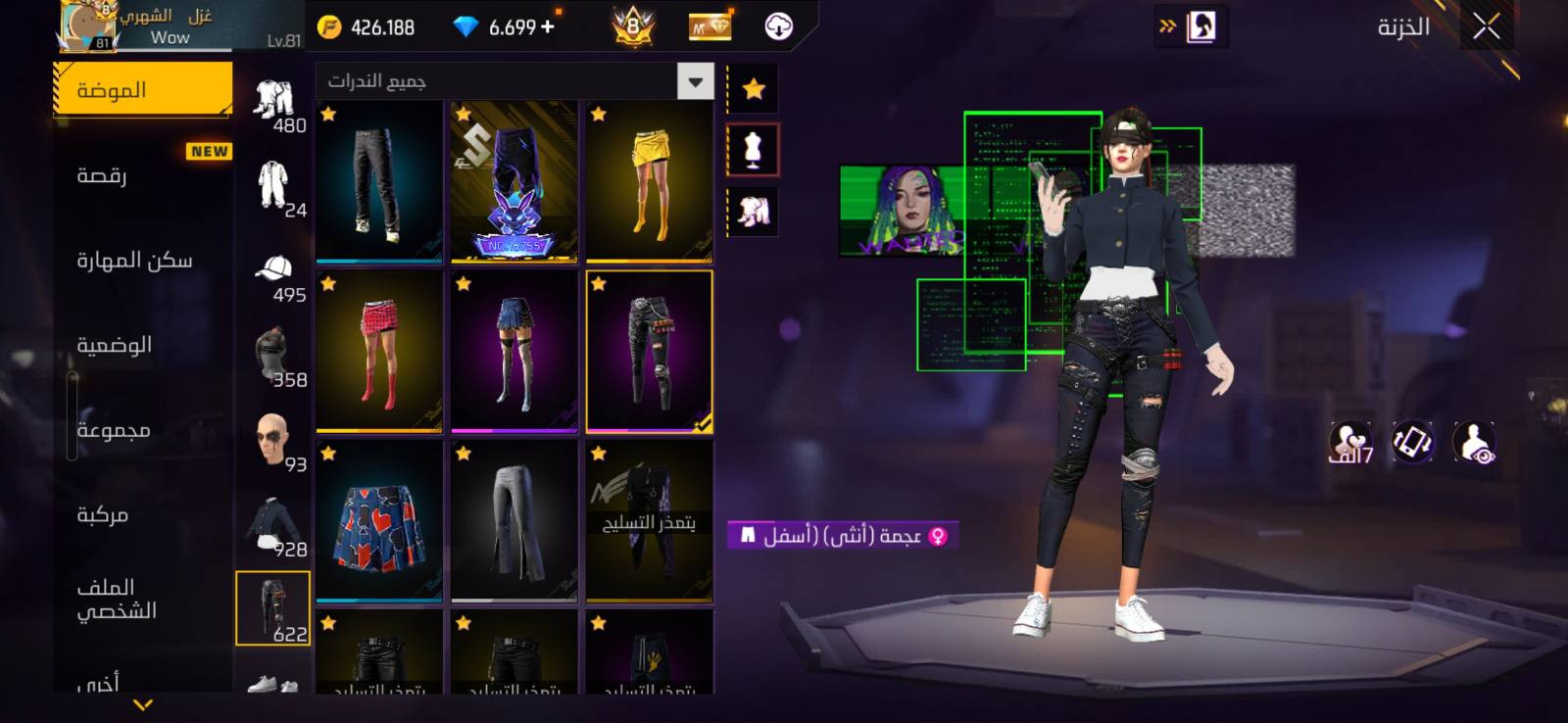Pick the grey flared pants item
Image resolution: width=1568 pixels, height=723 pixels.
514,521
